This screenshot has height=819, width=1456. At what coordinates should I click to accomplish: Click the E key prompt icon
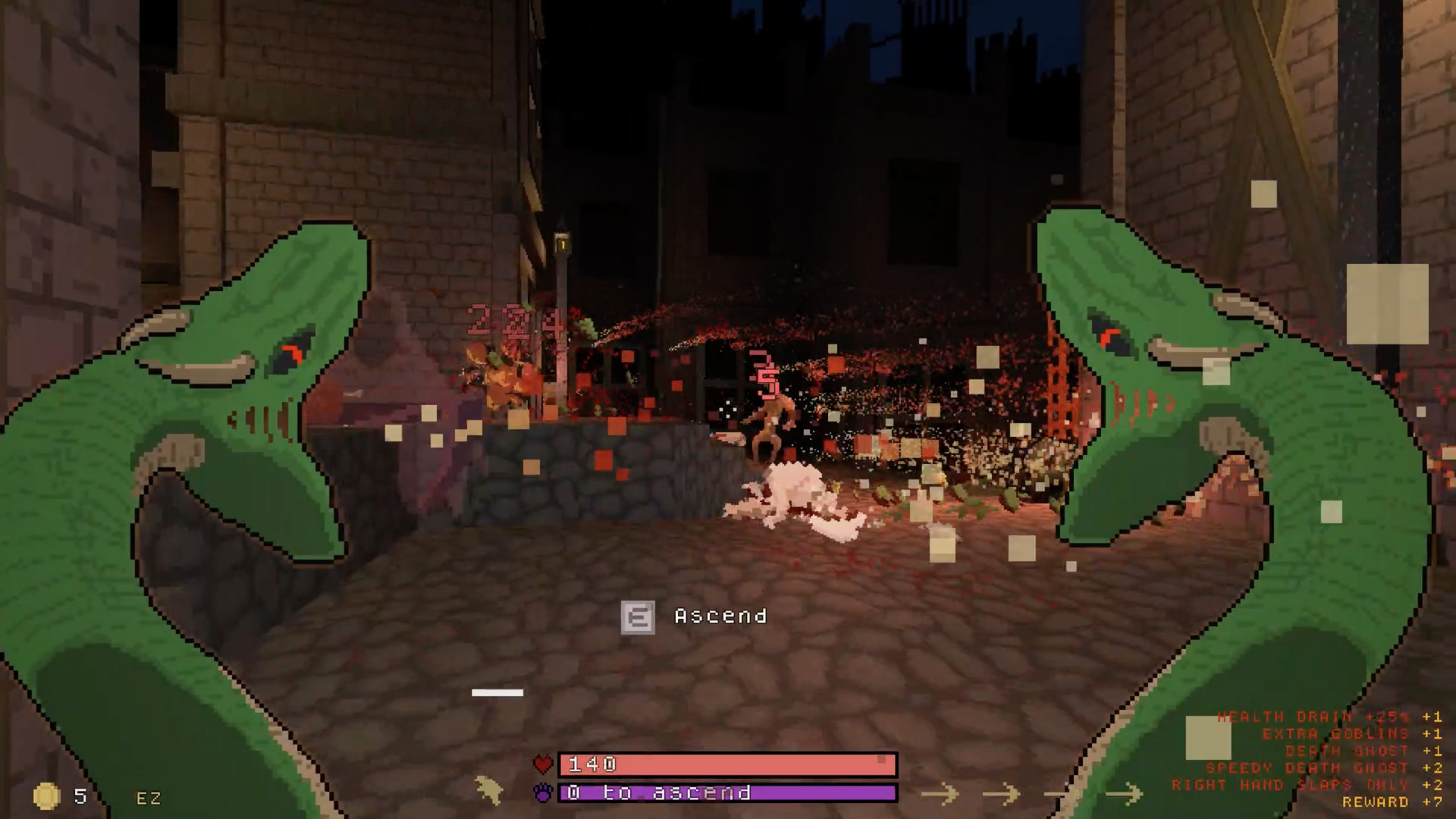pos(639,617)
